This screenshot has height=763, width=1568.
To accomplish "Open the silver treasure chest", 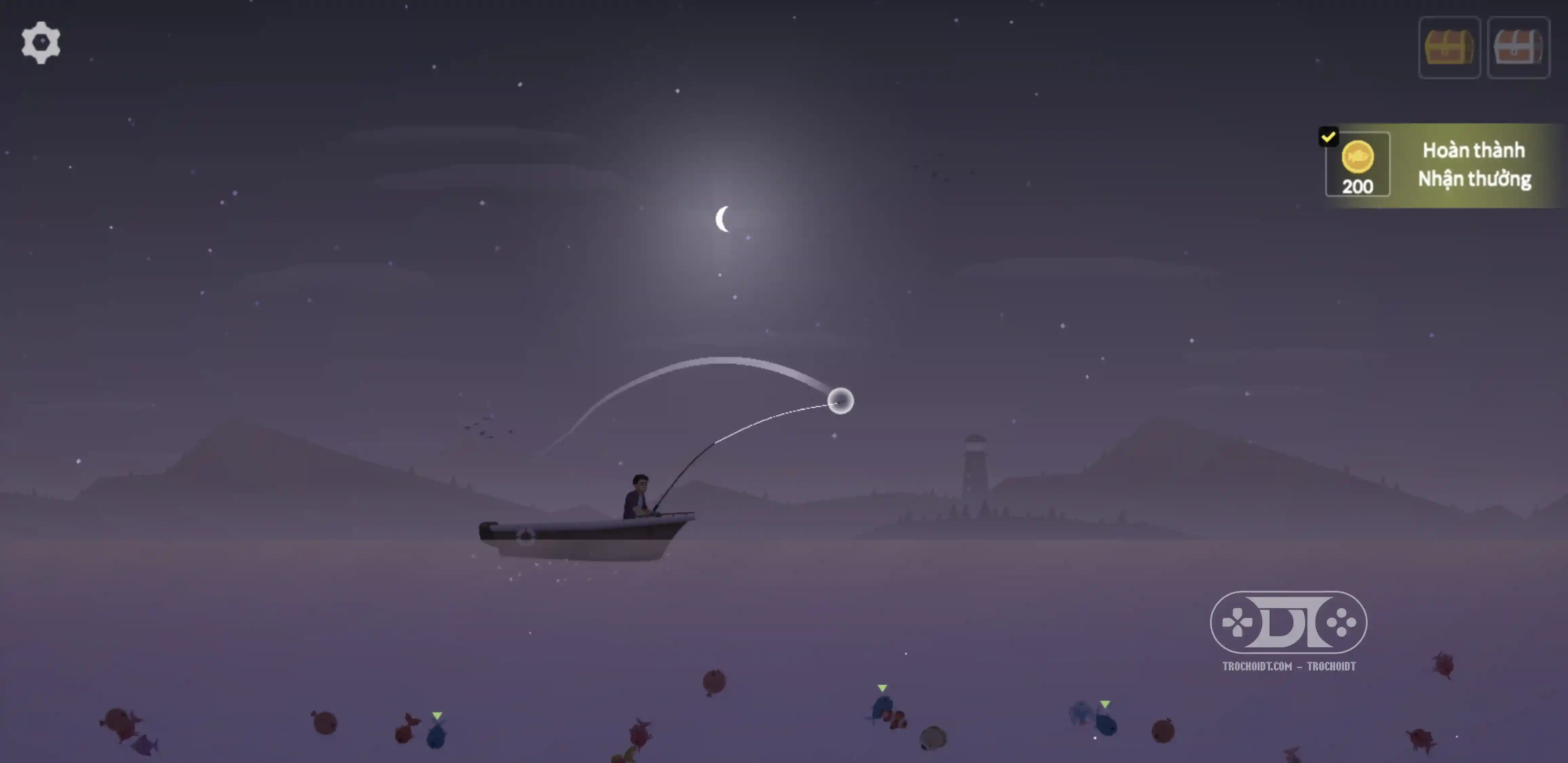I will [1517, 47].
